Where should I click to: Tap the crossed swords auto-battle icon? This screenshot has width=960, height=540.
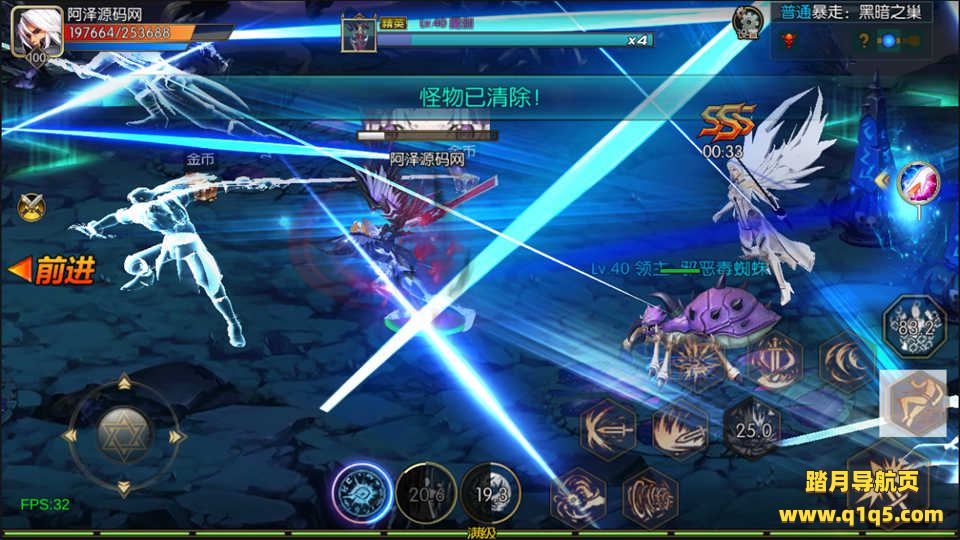31,206
